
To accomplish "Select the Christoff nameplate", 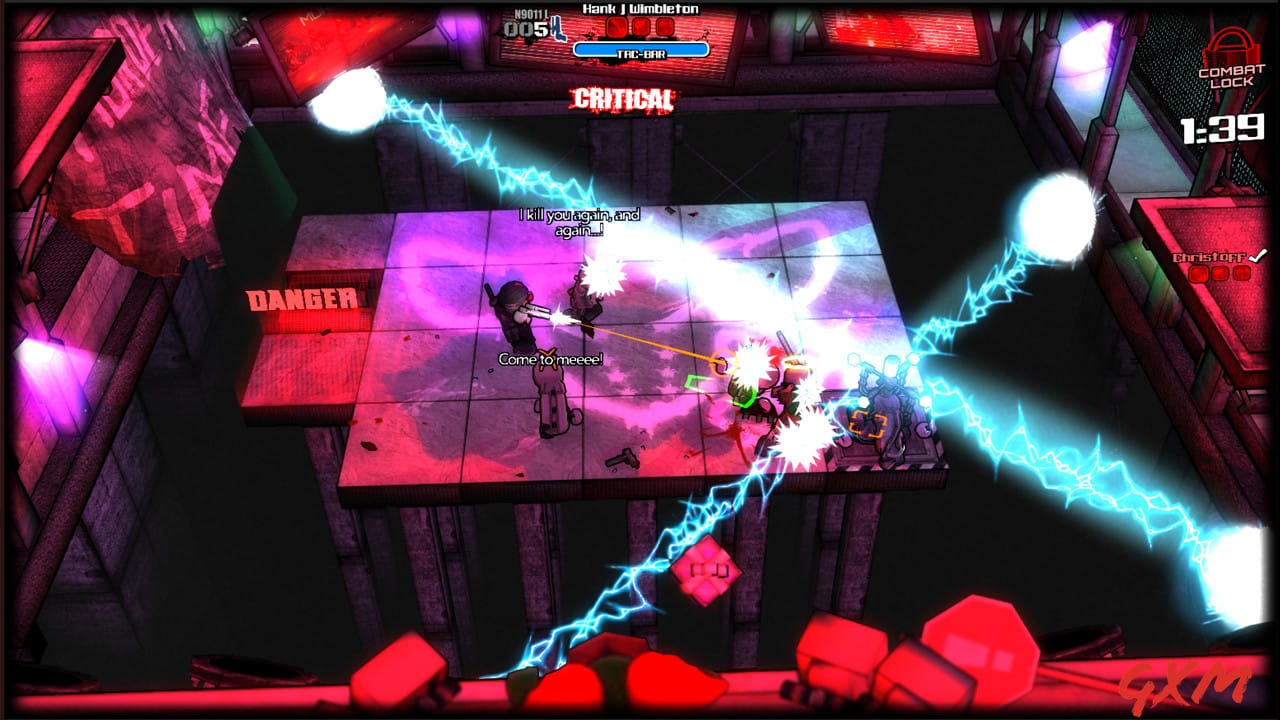I will click(x=1209, y=257).
